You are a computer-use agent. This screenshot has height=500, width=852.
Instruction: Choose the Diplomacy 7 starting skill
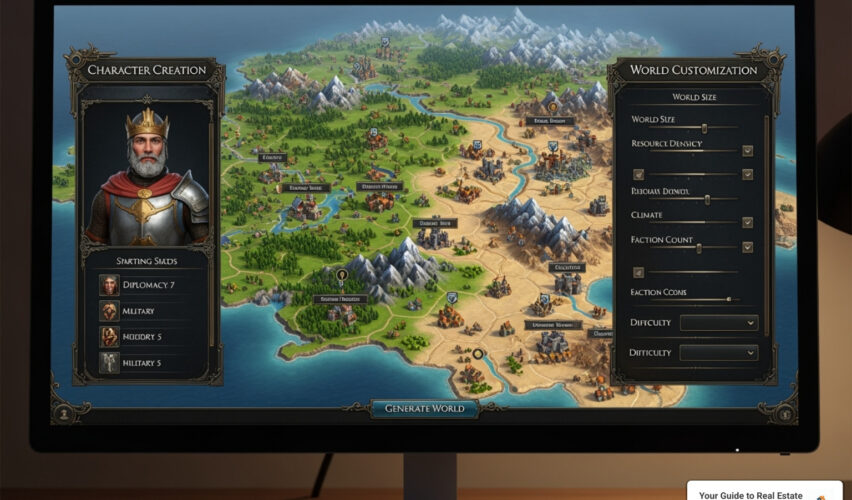pos(148,285)
